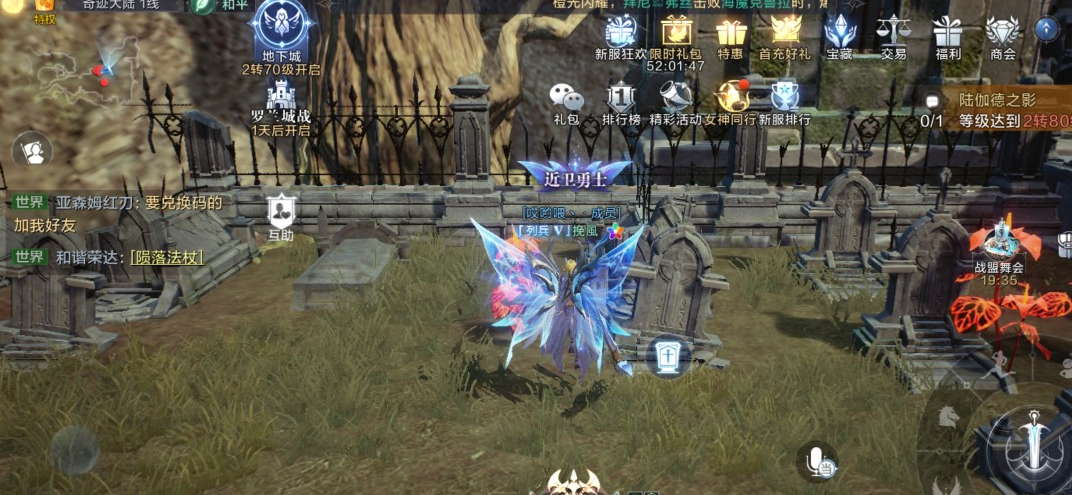This screenshot has width=1072, height=495.
Task: Open the 新服排行 new server ranking
Action: pos(785,99)
